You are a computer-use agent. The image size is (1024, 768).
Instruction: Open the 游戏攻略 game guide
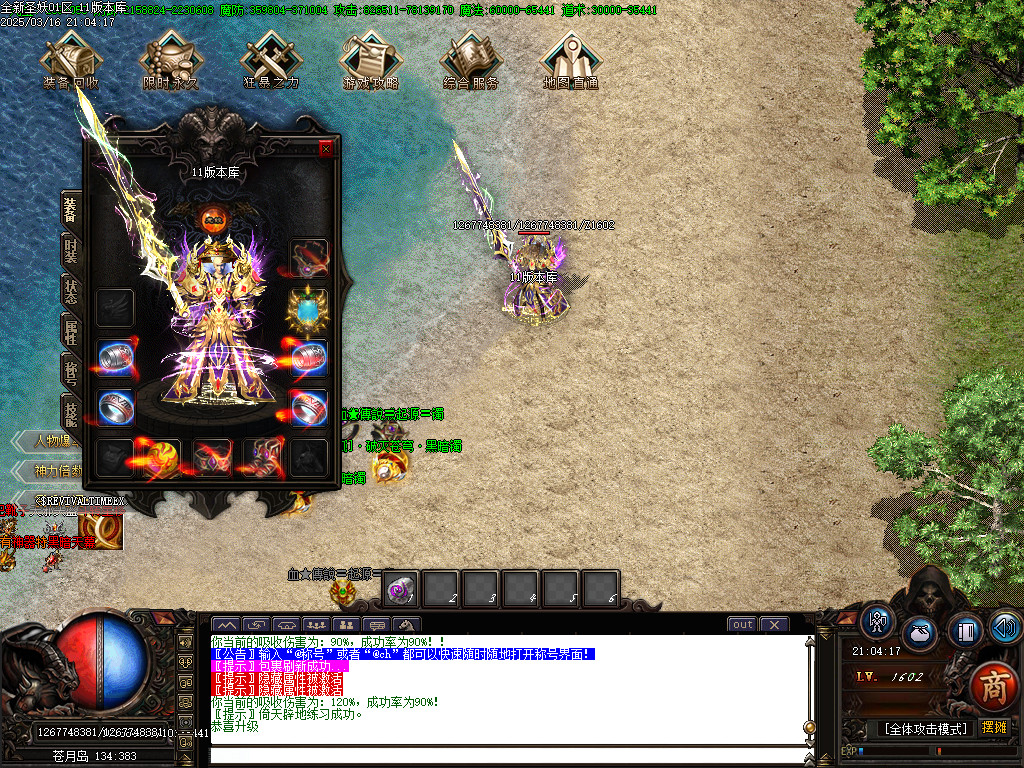coord(370,60)
